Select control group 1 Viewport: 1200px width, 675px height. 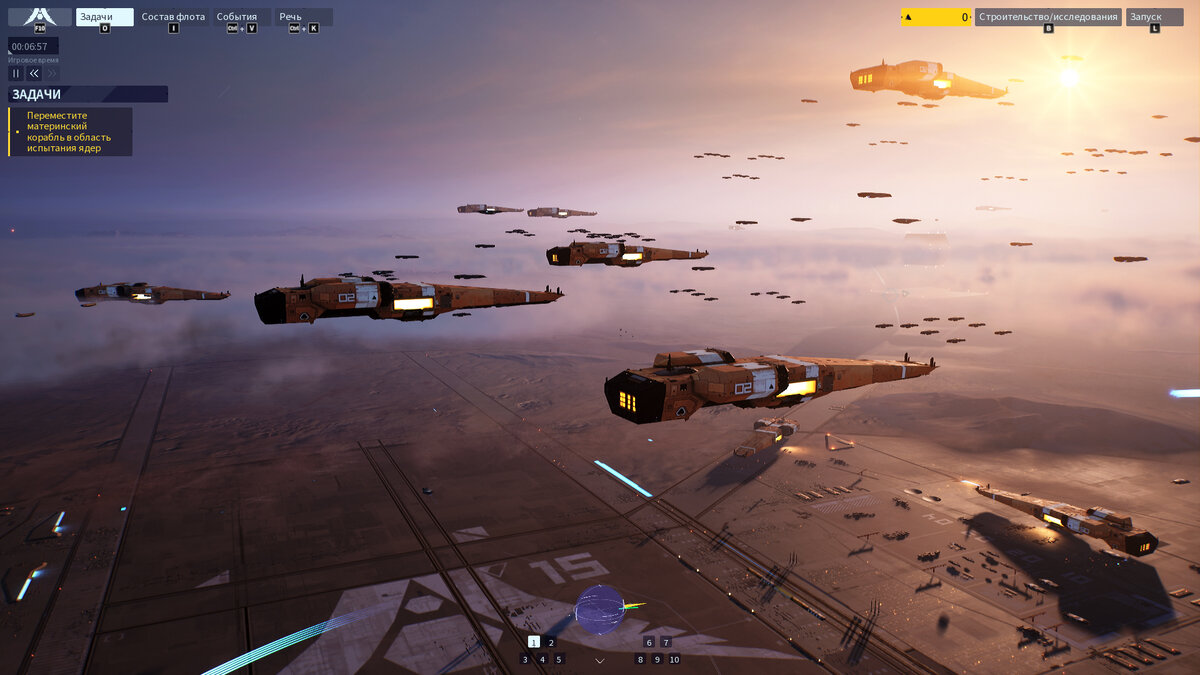(533, 642)
